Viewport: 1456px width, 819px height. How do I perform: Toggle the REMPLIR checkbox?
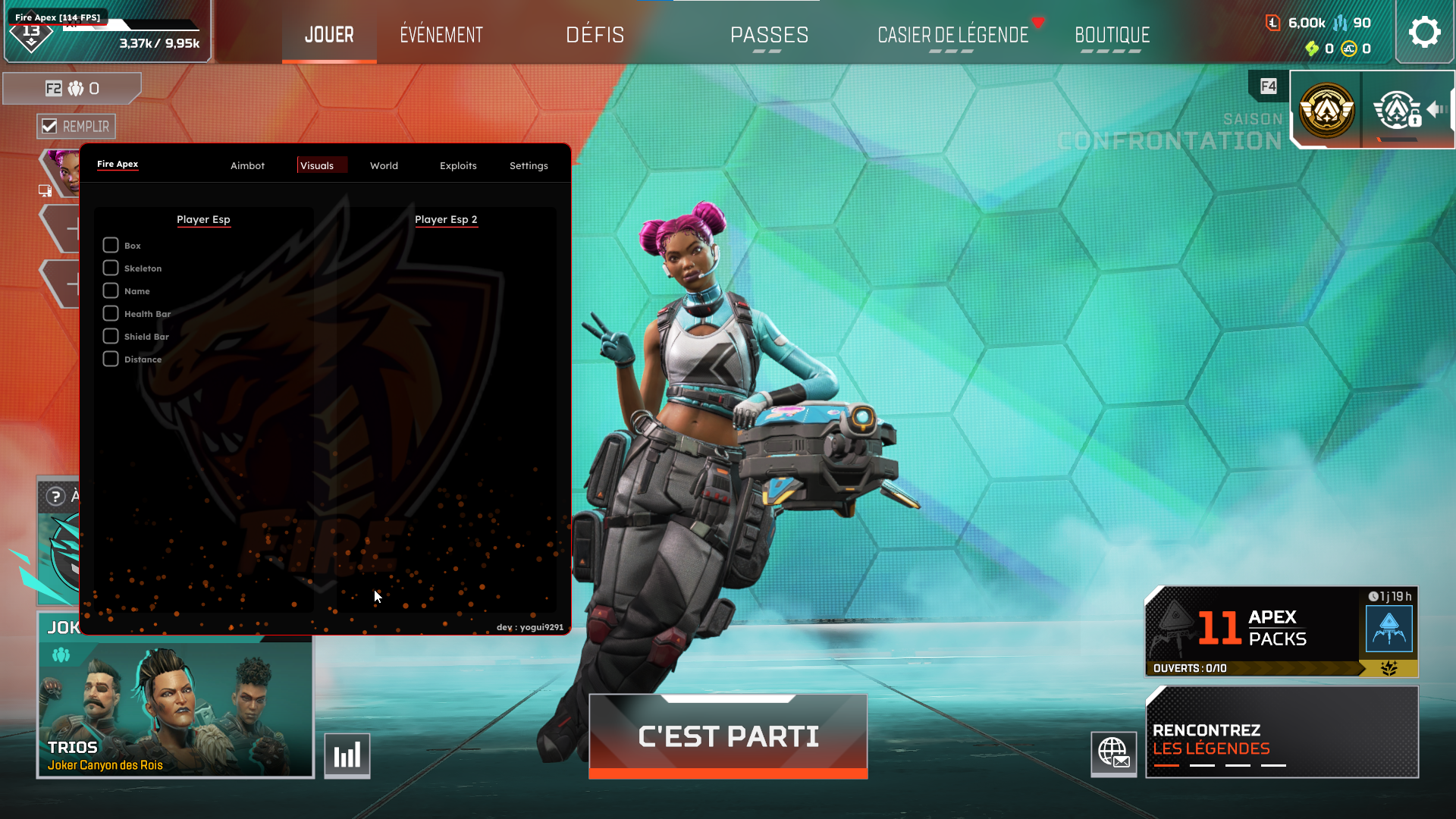coord(50,126)
